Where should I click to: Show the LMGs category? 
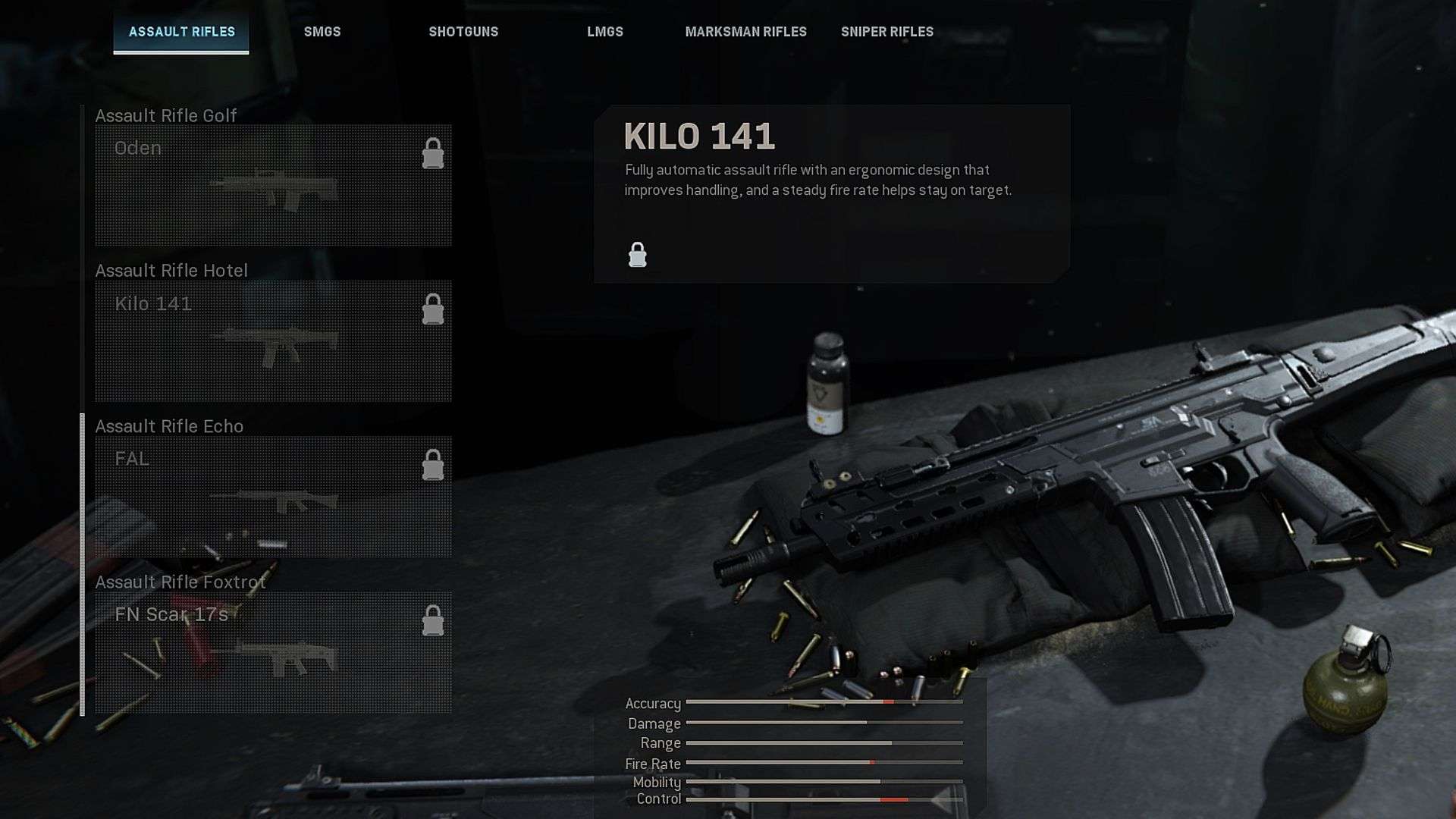coord(605,32)
